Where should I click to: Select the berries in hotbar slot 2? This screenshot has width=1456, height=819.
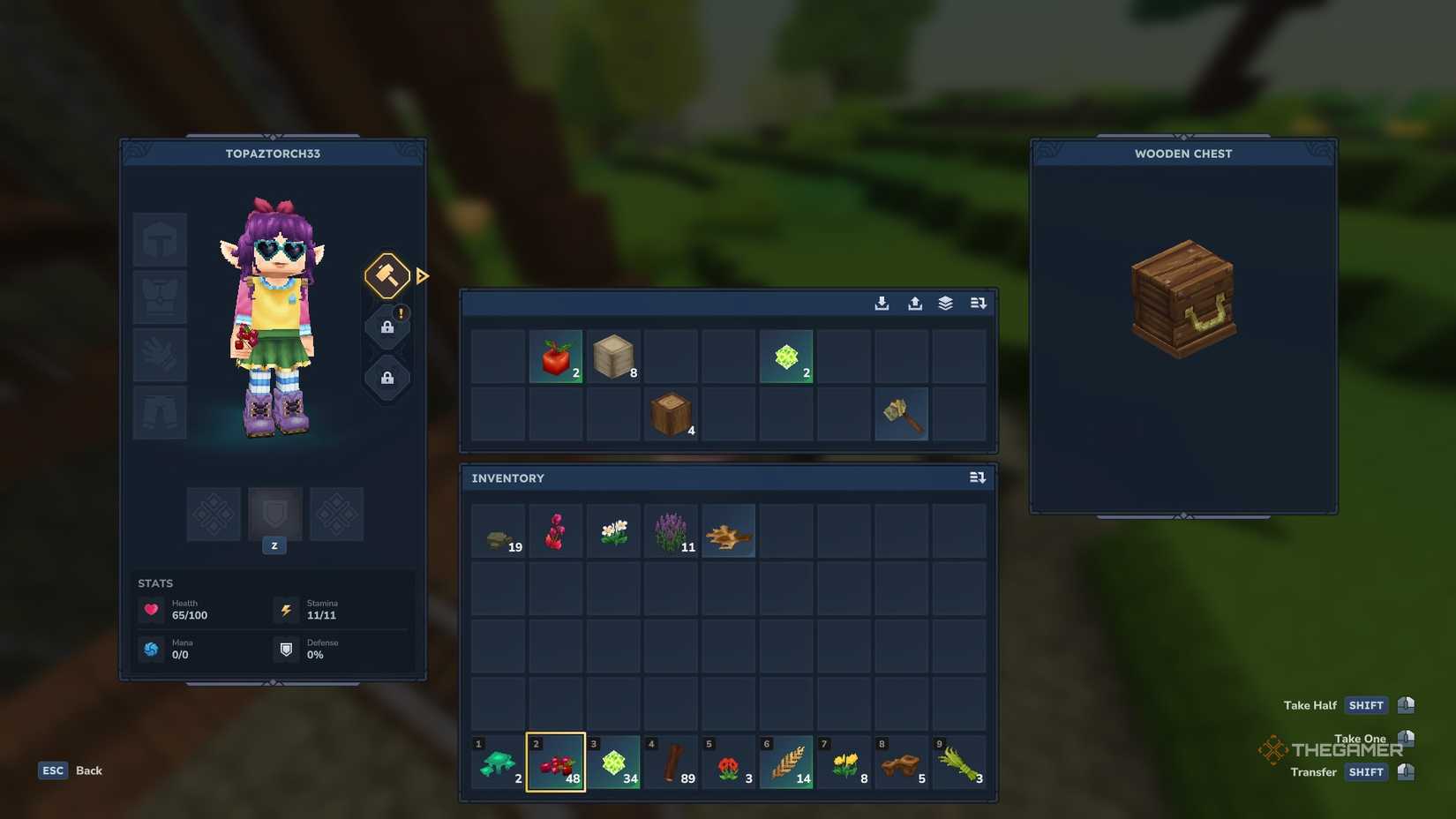point(556,761)
